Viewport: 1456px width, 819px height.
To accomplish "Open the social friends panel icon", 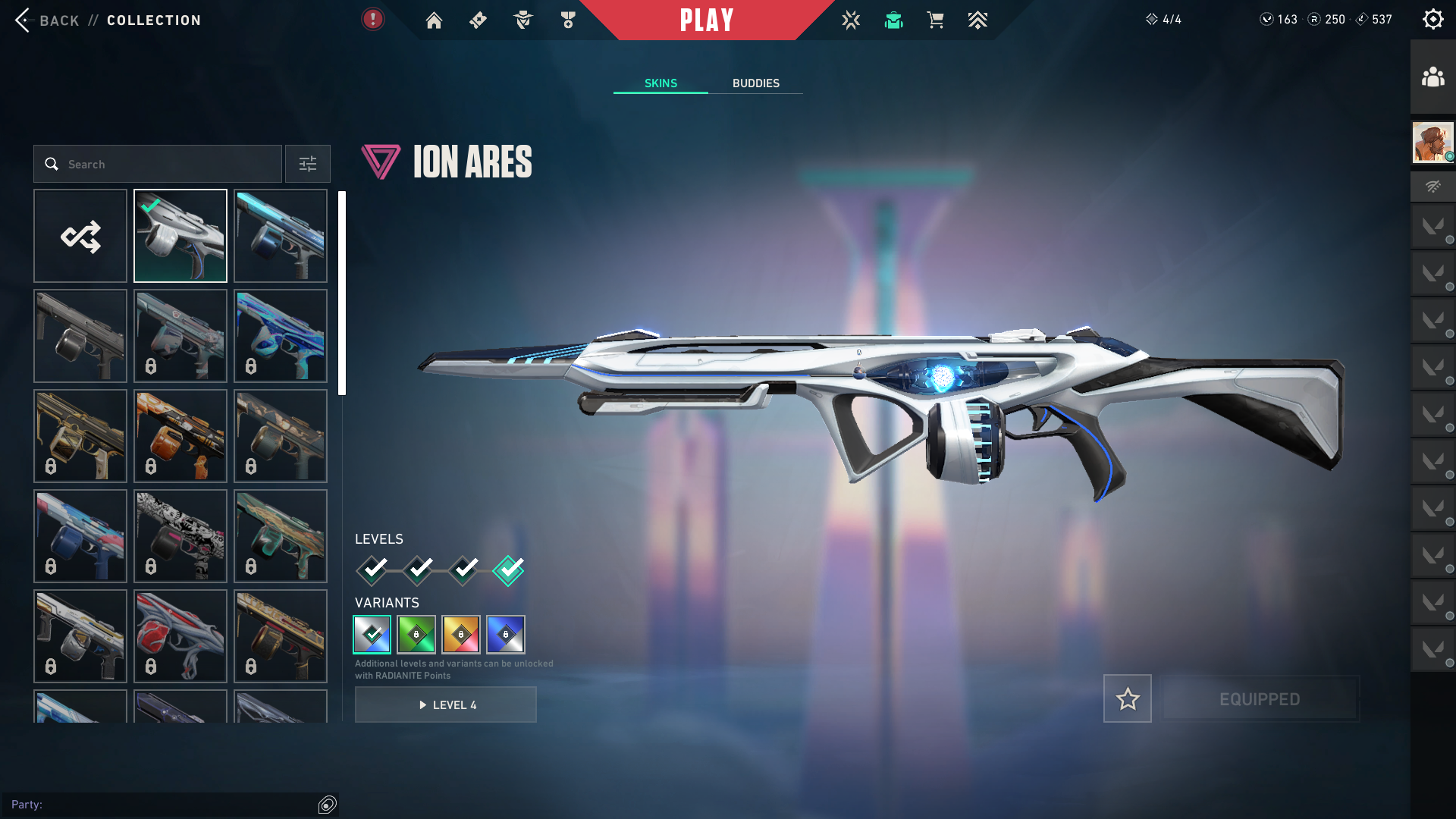I will [x=1432, y=77].
